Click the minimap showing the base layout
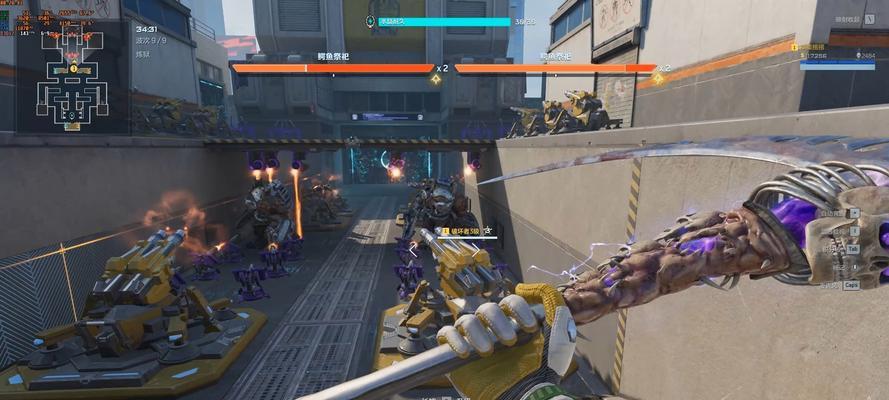 click(71, 80)
